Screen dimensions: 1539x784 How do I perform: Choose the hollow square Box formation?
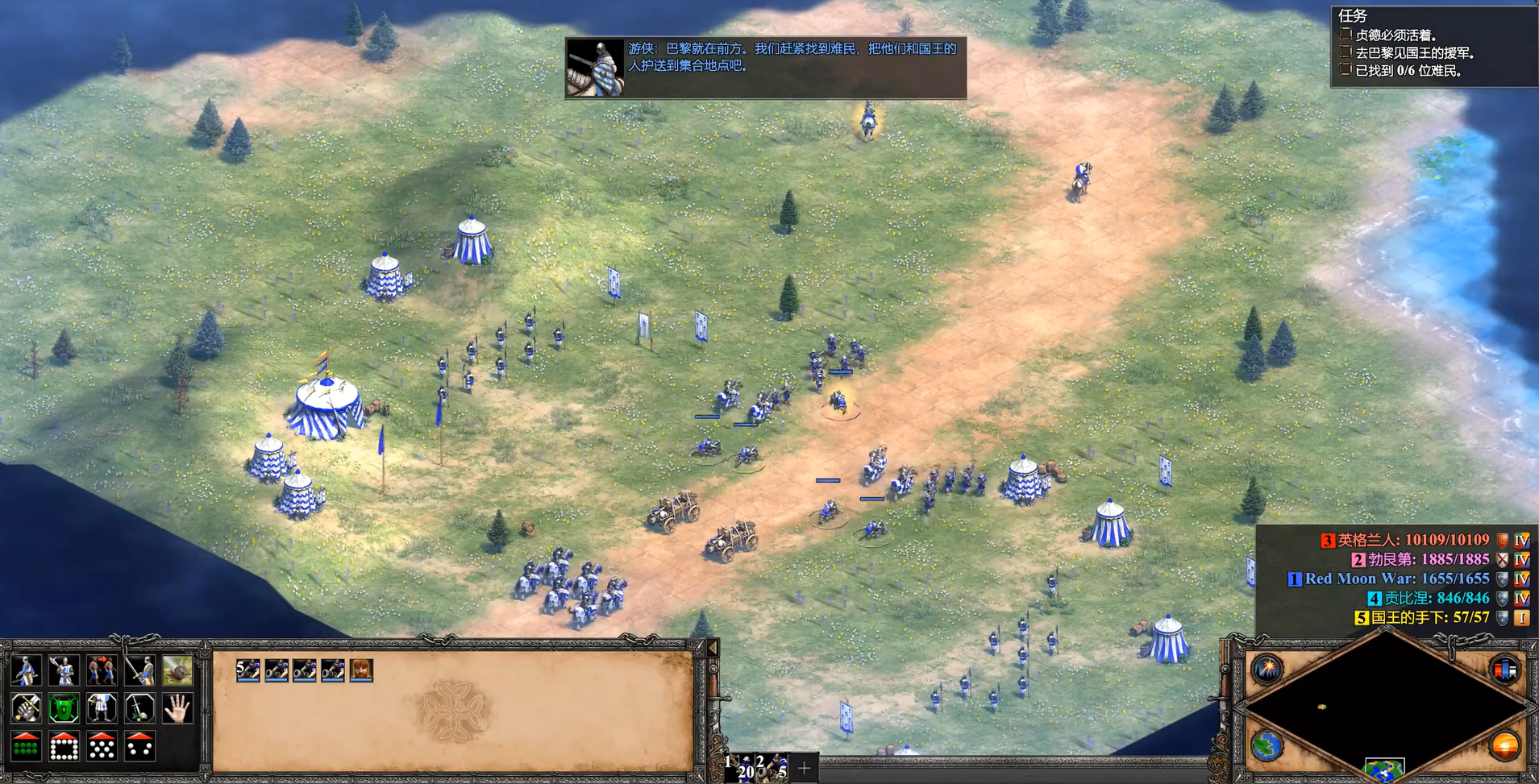64,747
